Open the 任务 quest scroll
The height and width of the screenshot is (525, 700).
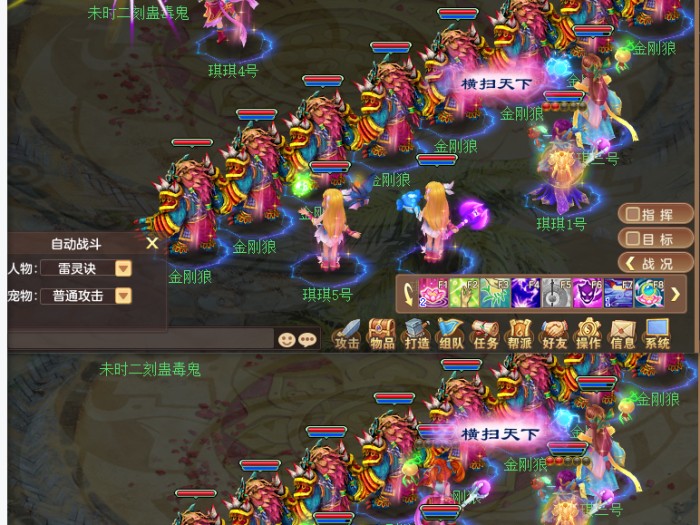coord(486,334)
